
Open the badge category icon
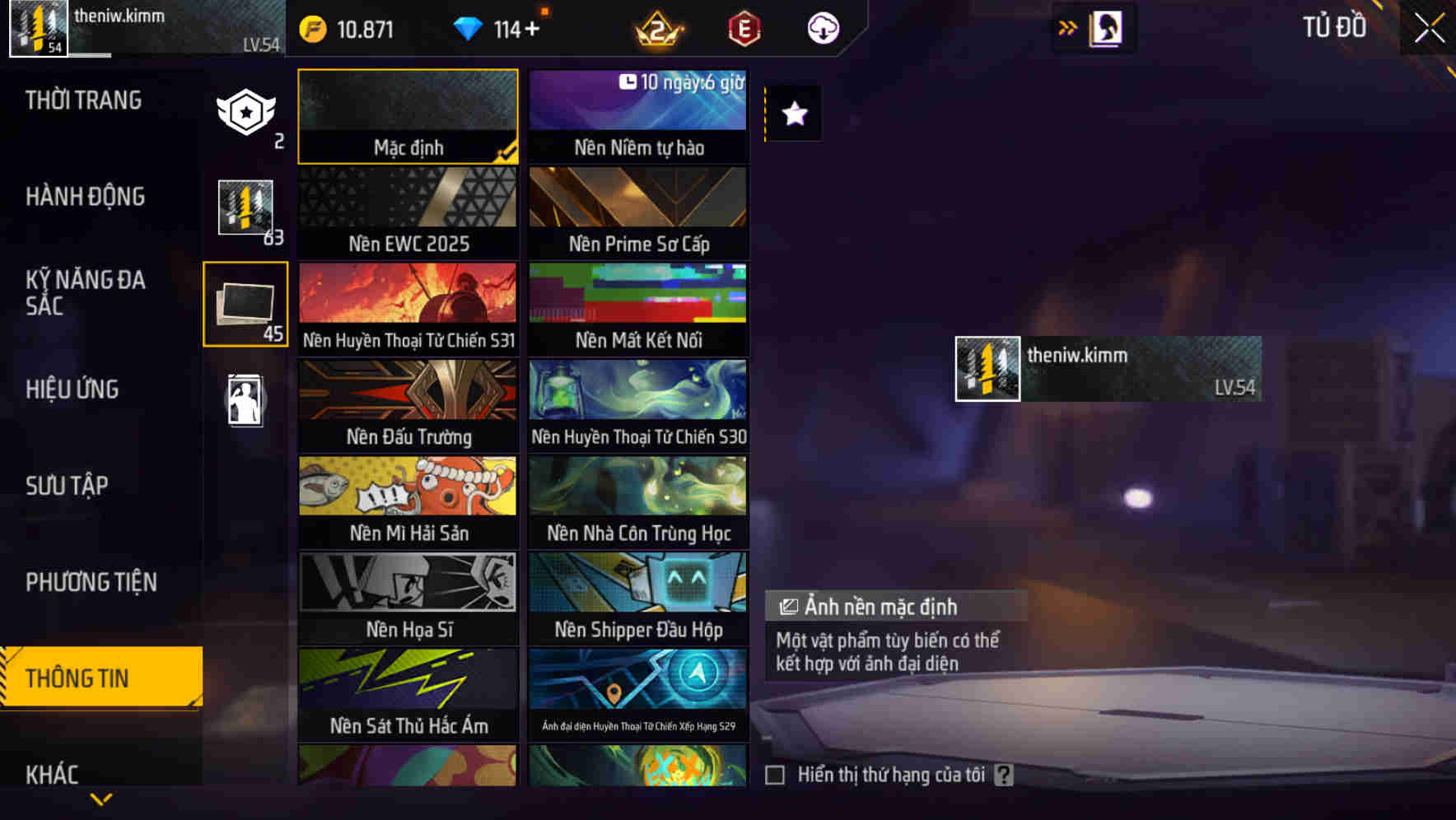tap(245, 109)
